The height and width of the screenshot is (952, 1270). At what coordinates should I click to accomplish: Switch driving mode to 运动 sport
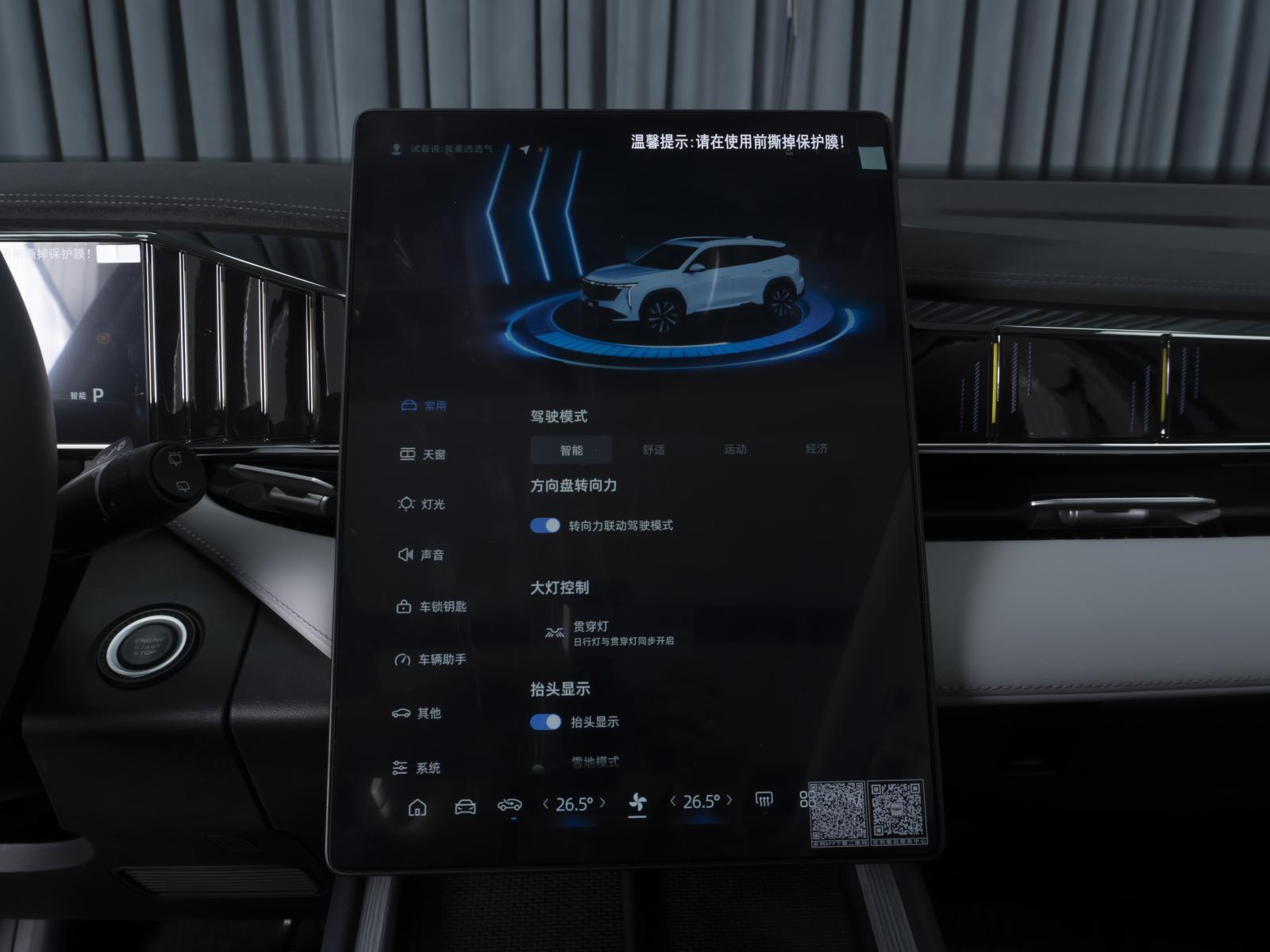tap(735, 449)
